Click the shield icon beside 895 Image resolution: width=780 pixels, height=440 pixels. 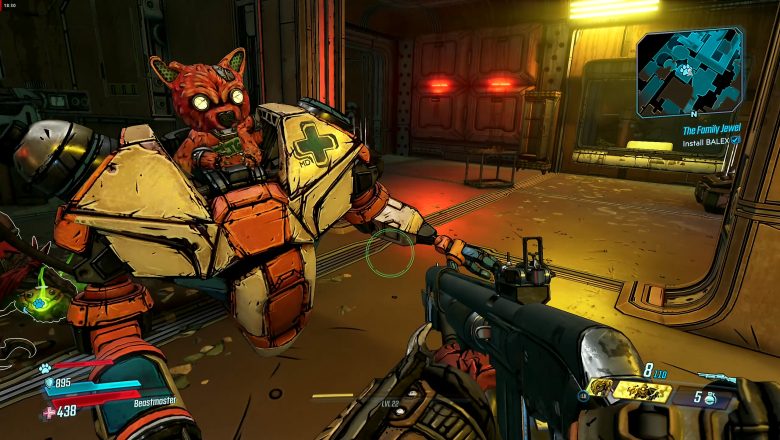47,383
